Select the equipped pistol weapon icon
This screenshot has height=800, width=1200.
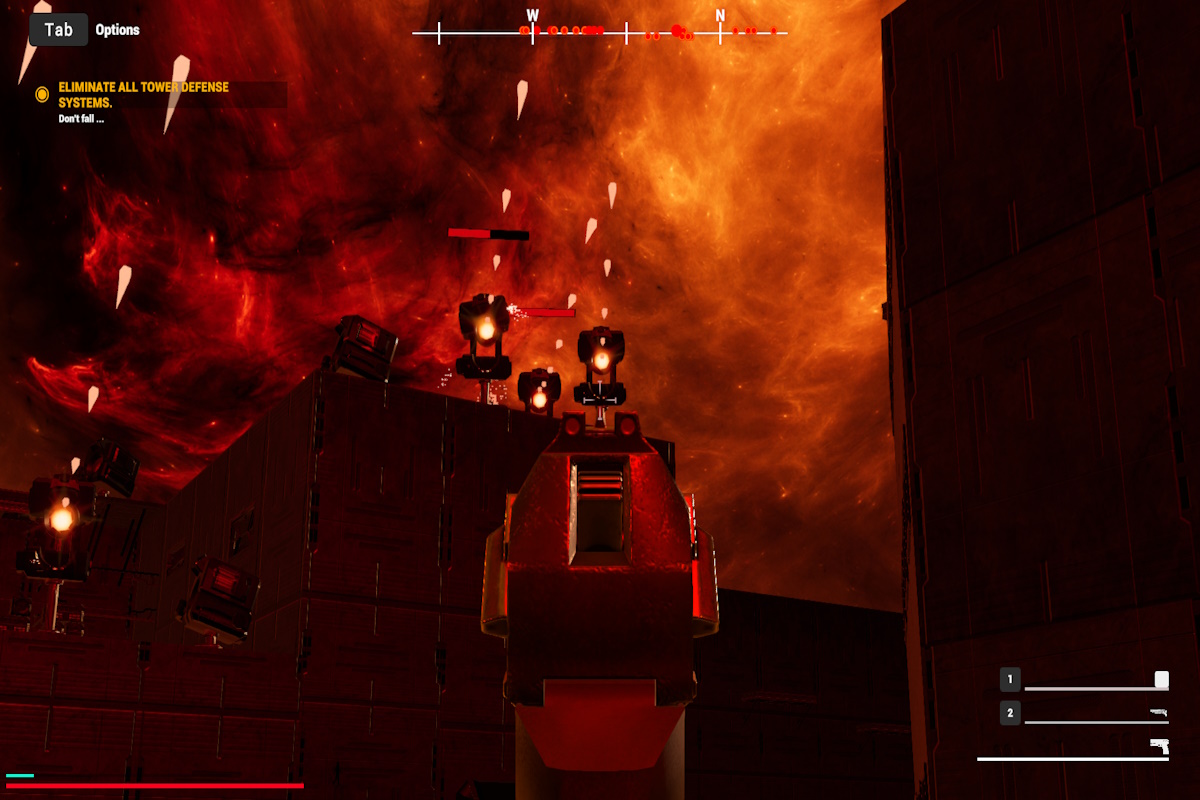[x=1159, y=745]
